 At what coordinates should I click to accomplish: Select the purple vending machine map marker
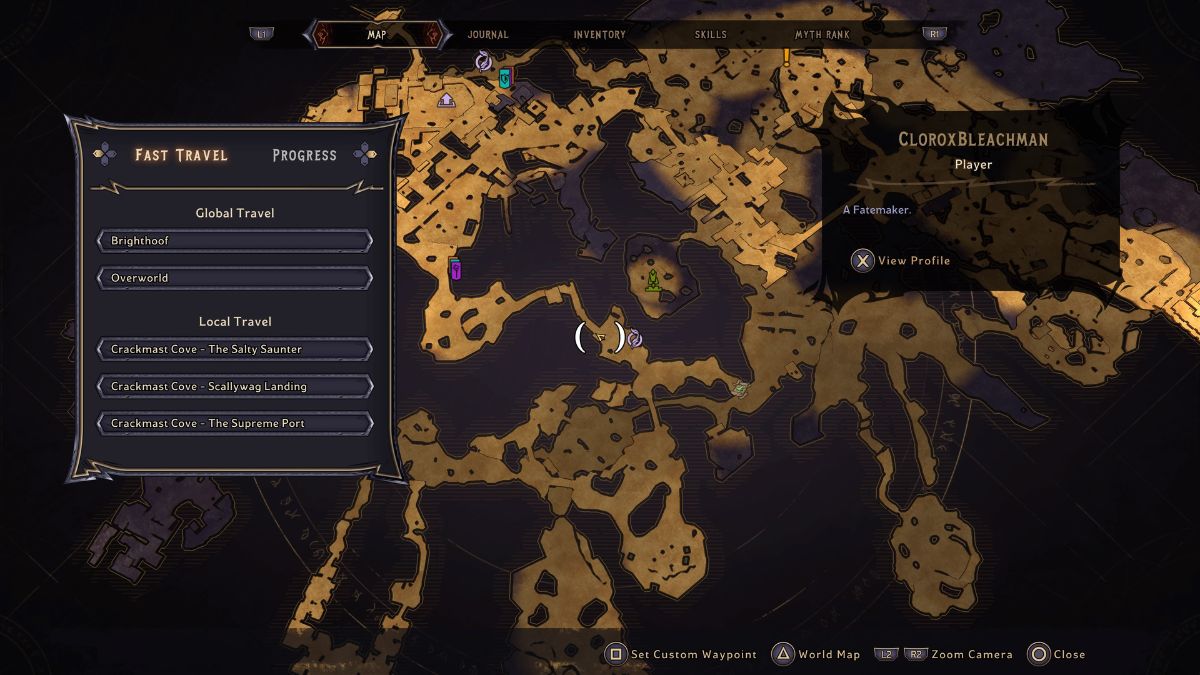[x=455, y=269]
